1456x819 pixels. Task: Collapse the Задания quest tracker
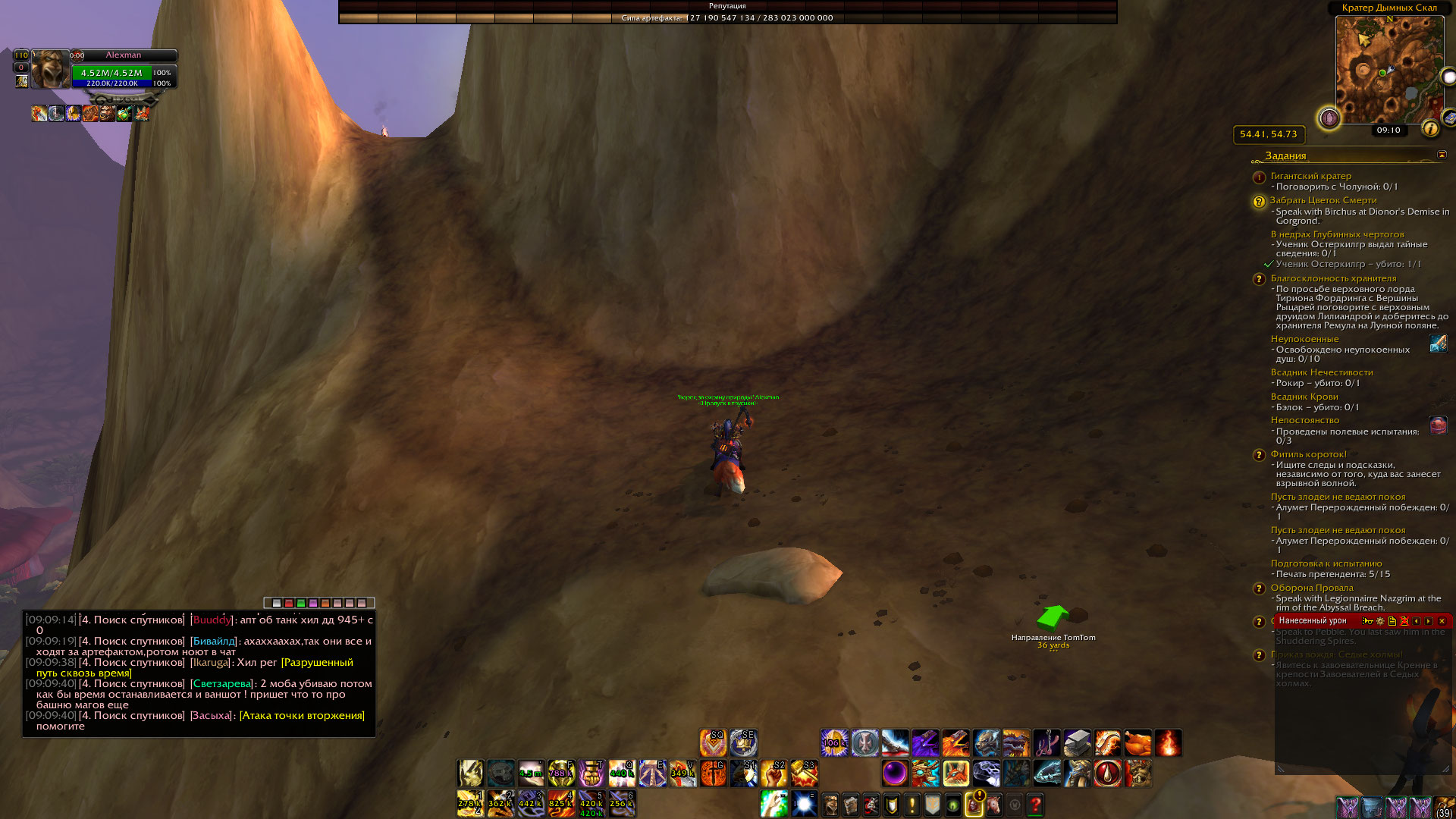pyautogui.click(x=1442, y=155)
